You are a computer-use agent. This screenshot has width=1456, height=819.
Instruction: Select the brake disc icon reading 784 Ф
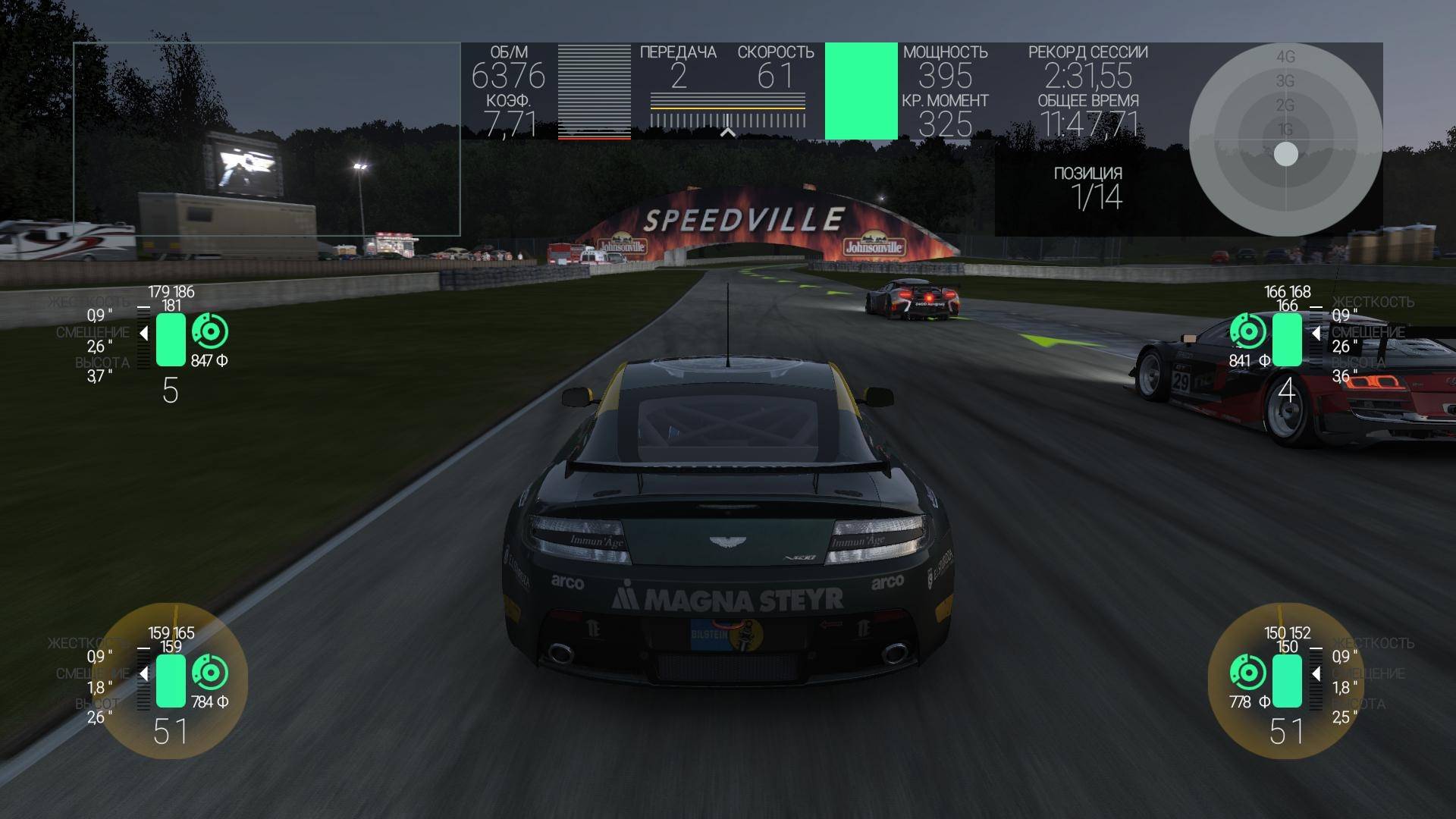pos(210,673)
